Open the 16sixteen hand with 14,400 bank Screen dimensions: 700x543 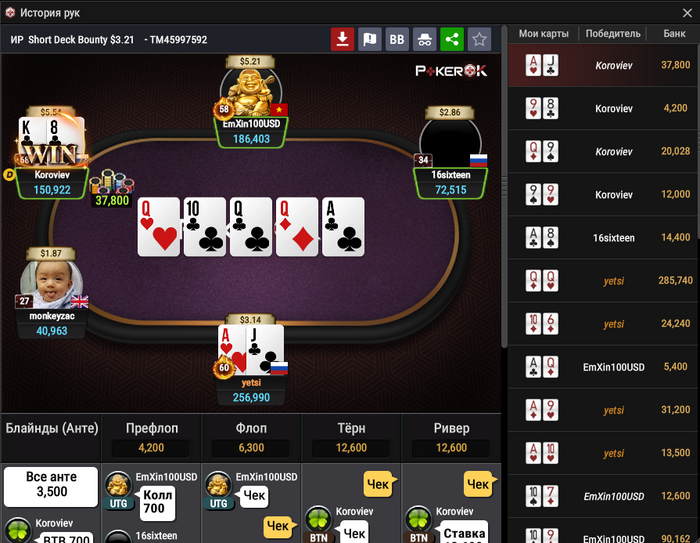(604, 238)
